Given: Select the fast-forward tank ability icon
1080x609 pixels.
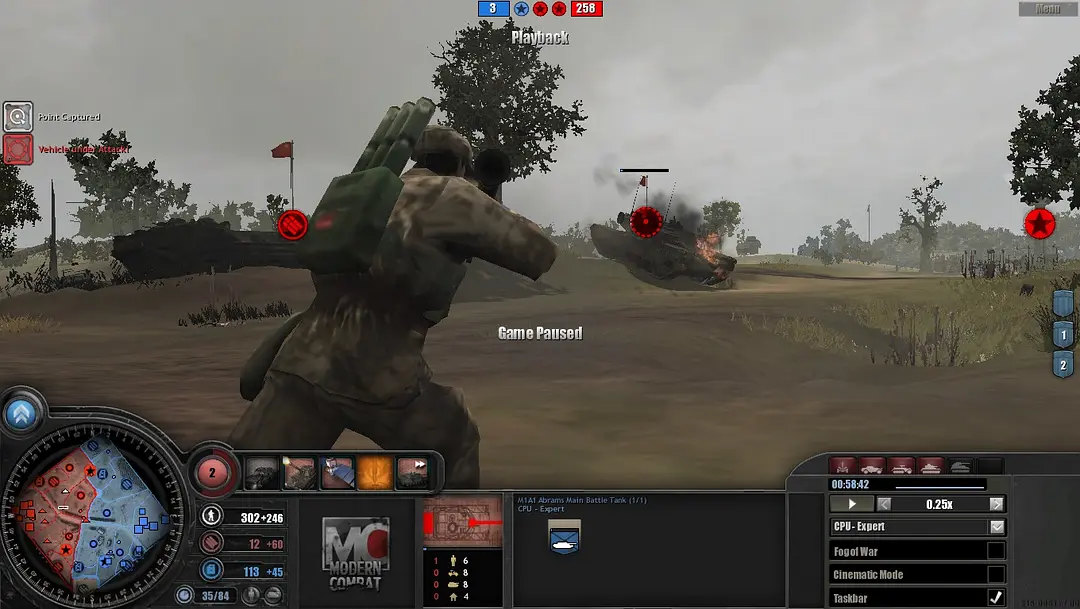Looking at the screenshot, I should [x=413, y=472].
